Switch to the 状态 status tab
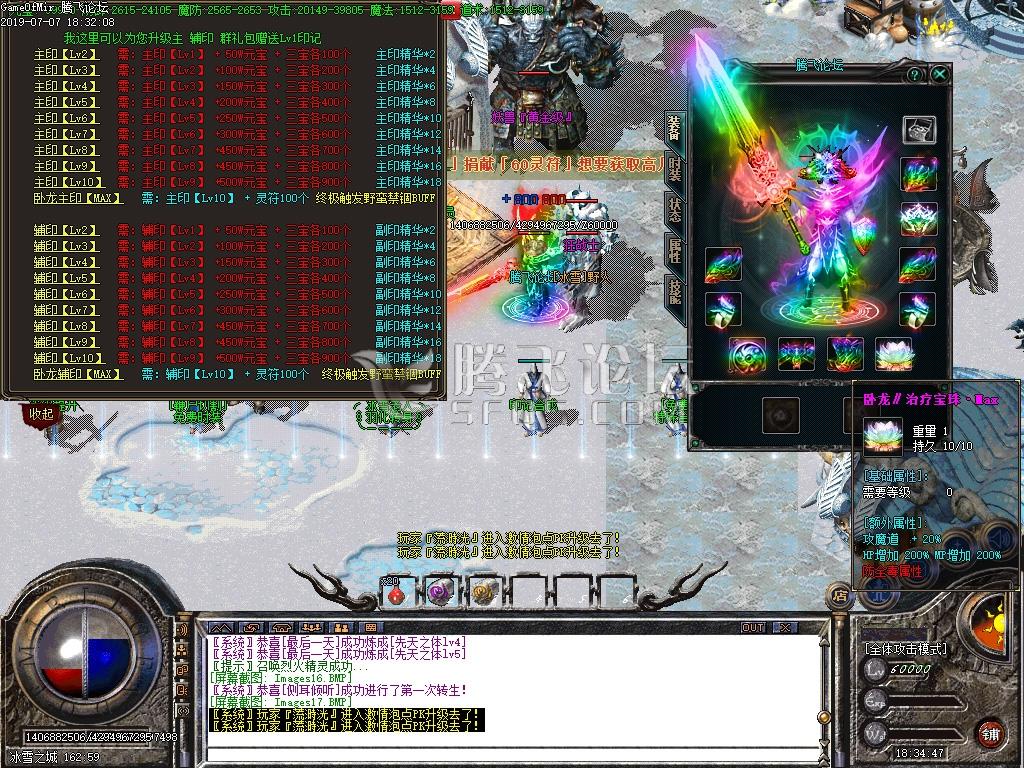 coord(676,210)
